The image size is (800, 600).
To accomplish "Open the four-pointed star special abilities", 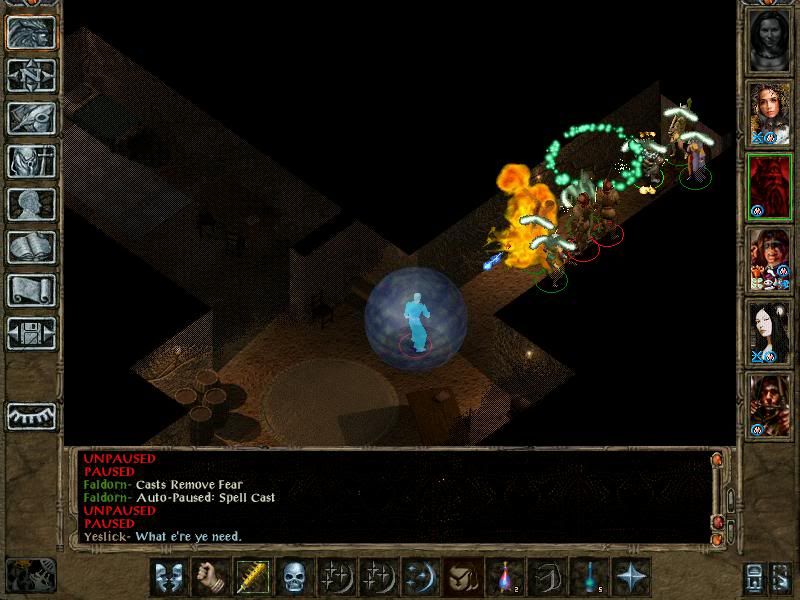I will point(631,577).
